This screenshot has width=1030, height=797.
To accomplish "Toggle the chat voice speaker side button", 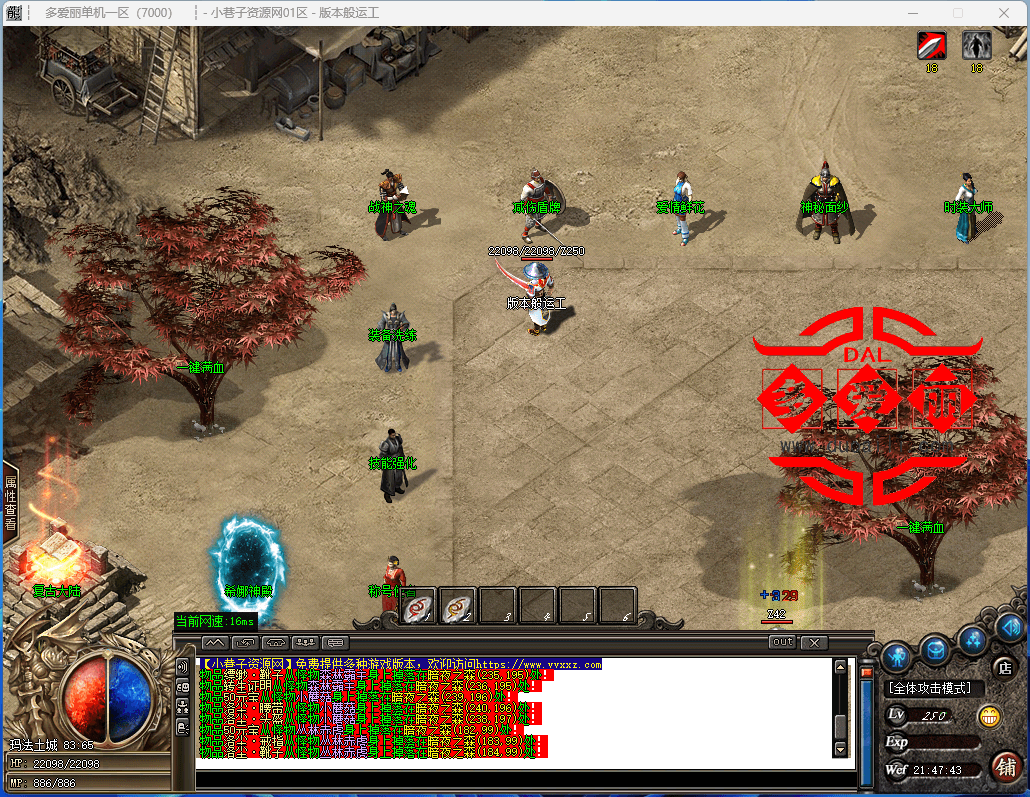I will [183, 666].
